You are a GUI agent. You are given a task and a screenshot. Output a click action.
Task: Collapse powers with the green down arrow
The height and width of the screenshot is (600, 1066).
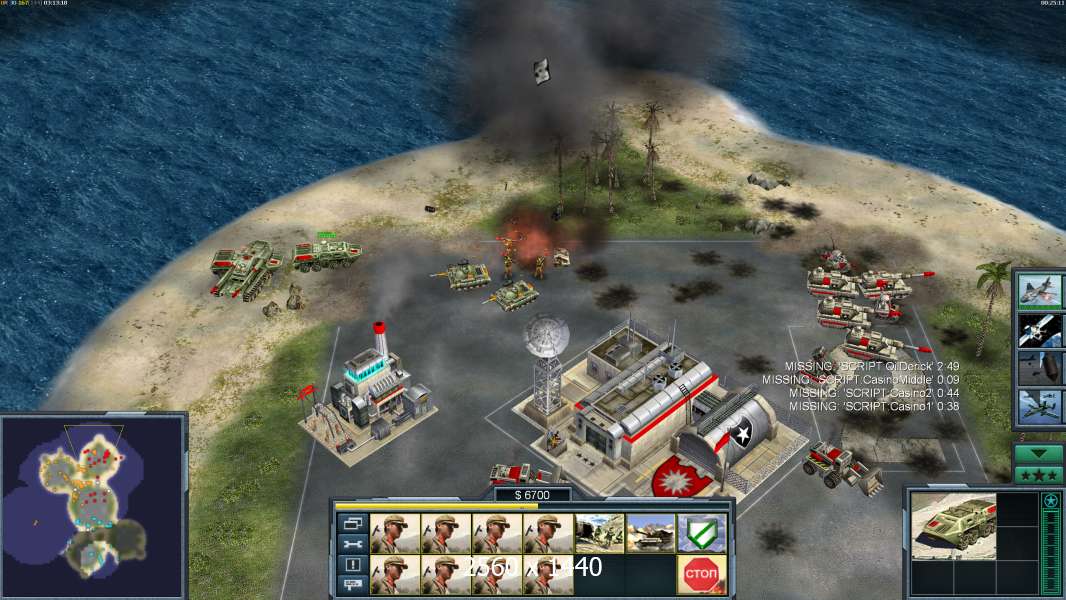1039,454
